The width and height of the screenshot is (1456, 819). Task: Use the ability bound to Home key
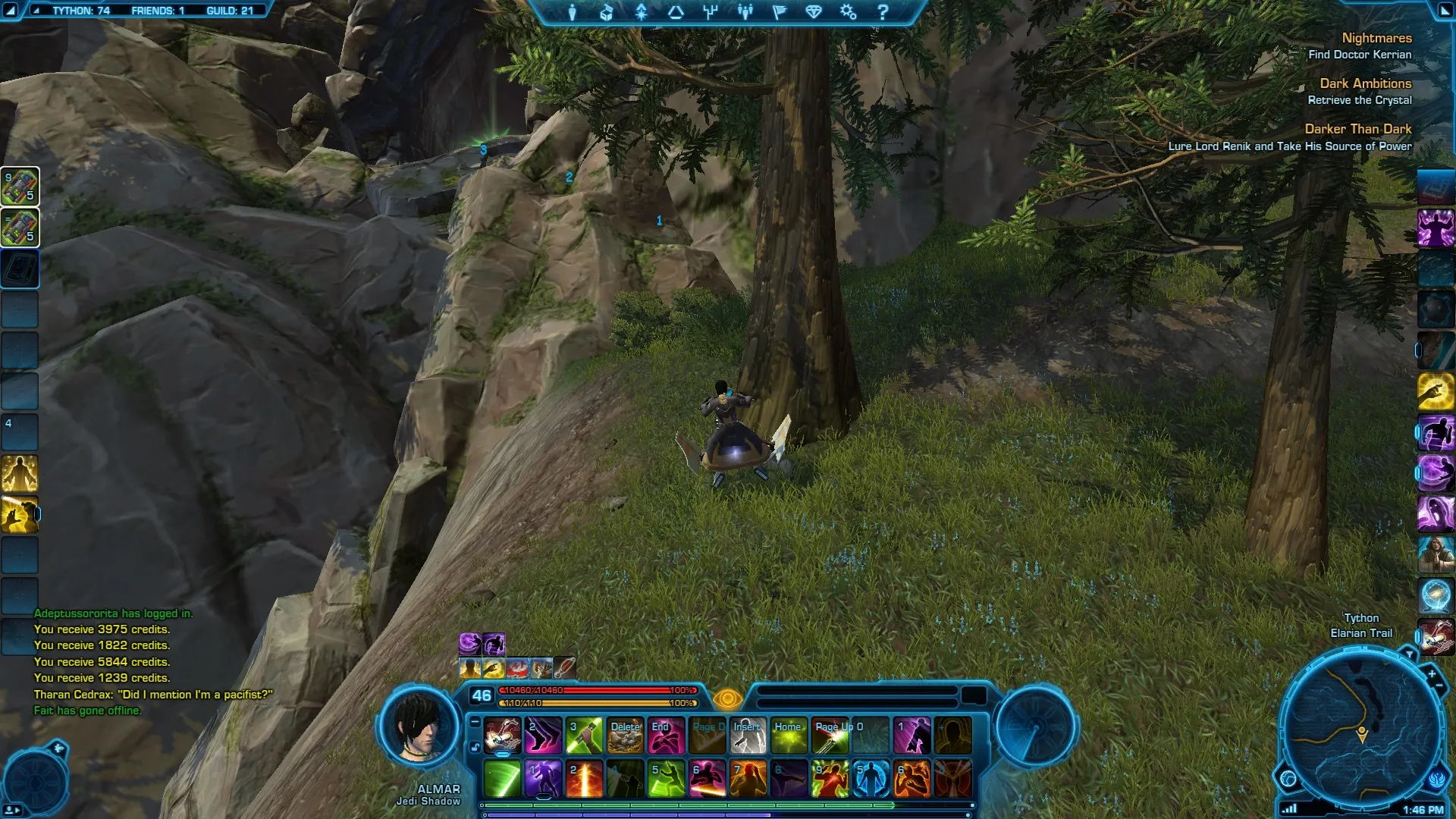click(789, 736)
